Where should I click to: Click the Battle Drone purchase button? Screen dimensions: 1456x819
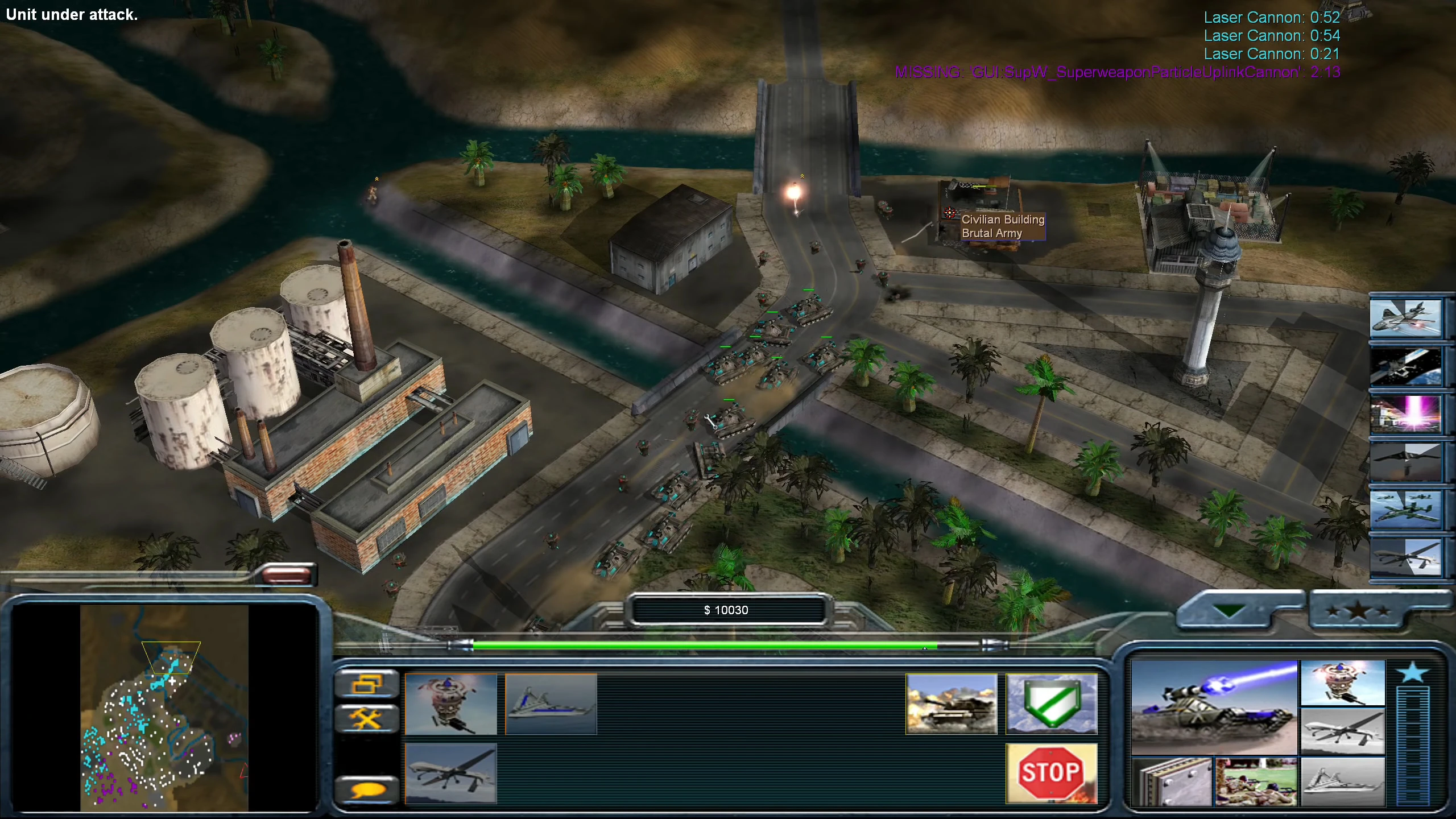pos(1344,682)
